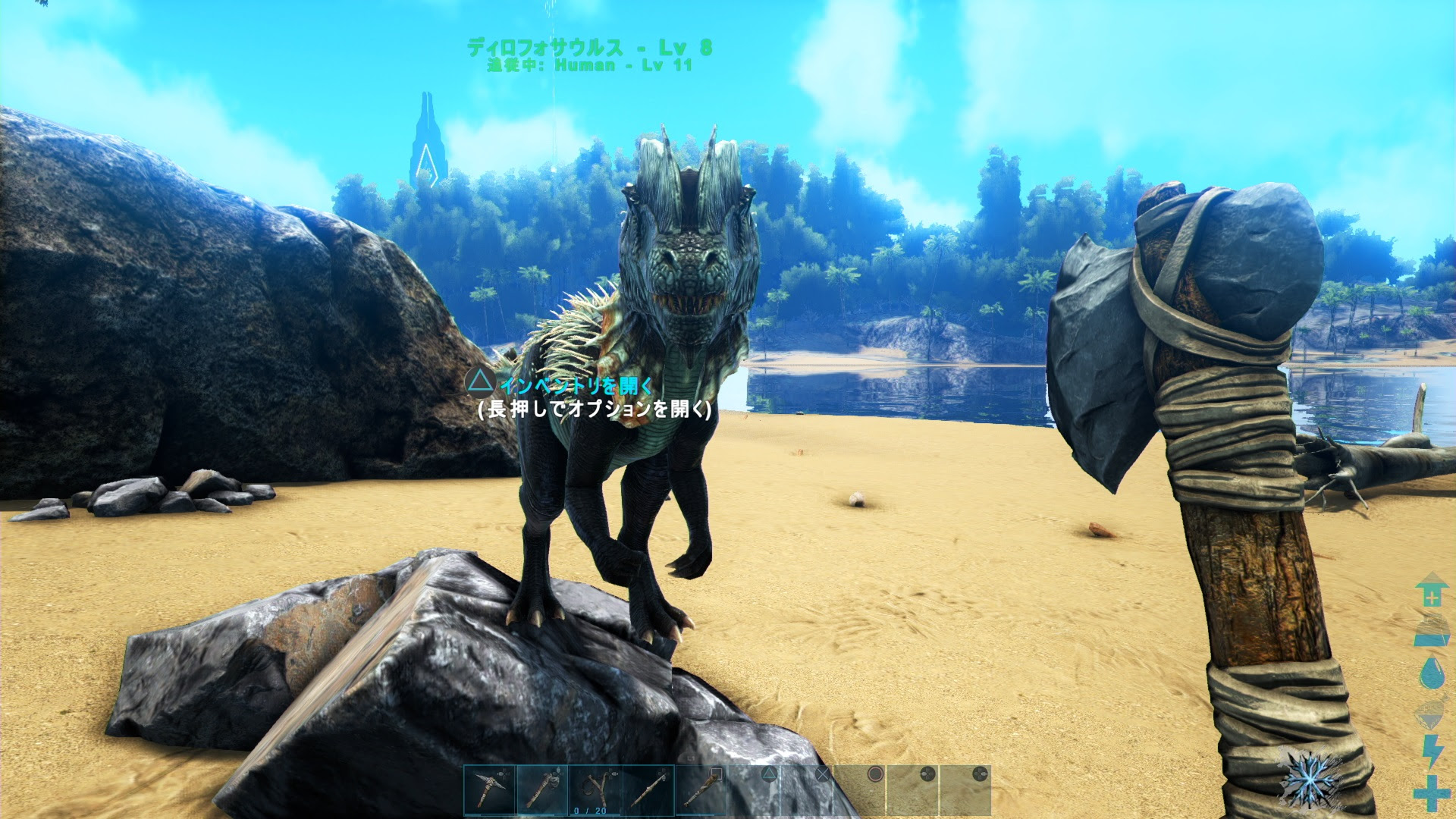1456x819 pixels.
Task: Choose the slingshot hotbar slot
Action: 595,790
